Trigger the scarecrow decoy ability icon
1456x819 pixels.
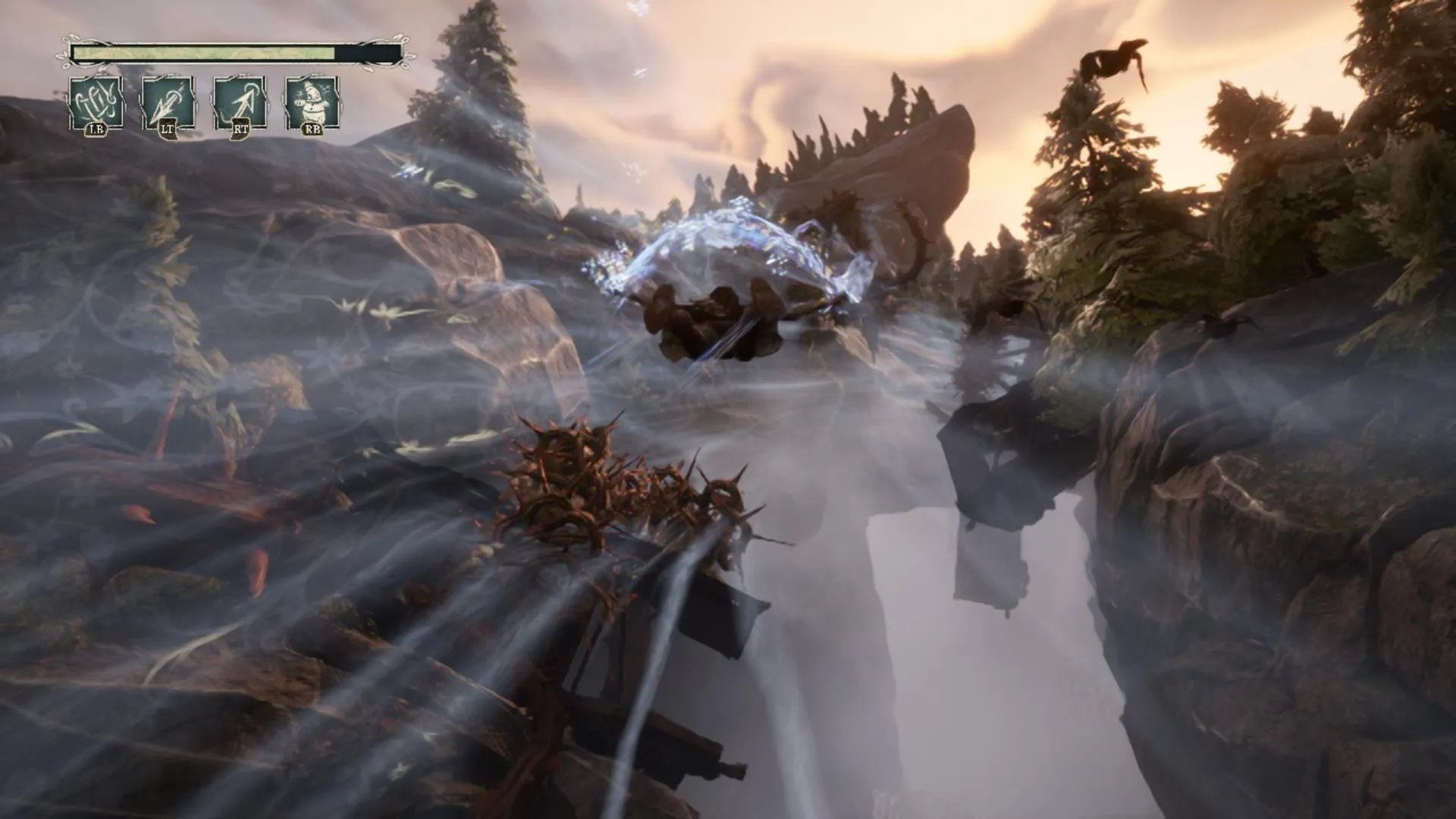click(x=311, y=102)
